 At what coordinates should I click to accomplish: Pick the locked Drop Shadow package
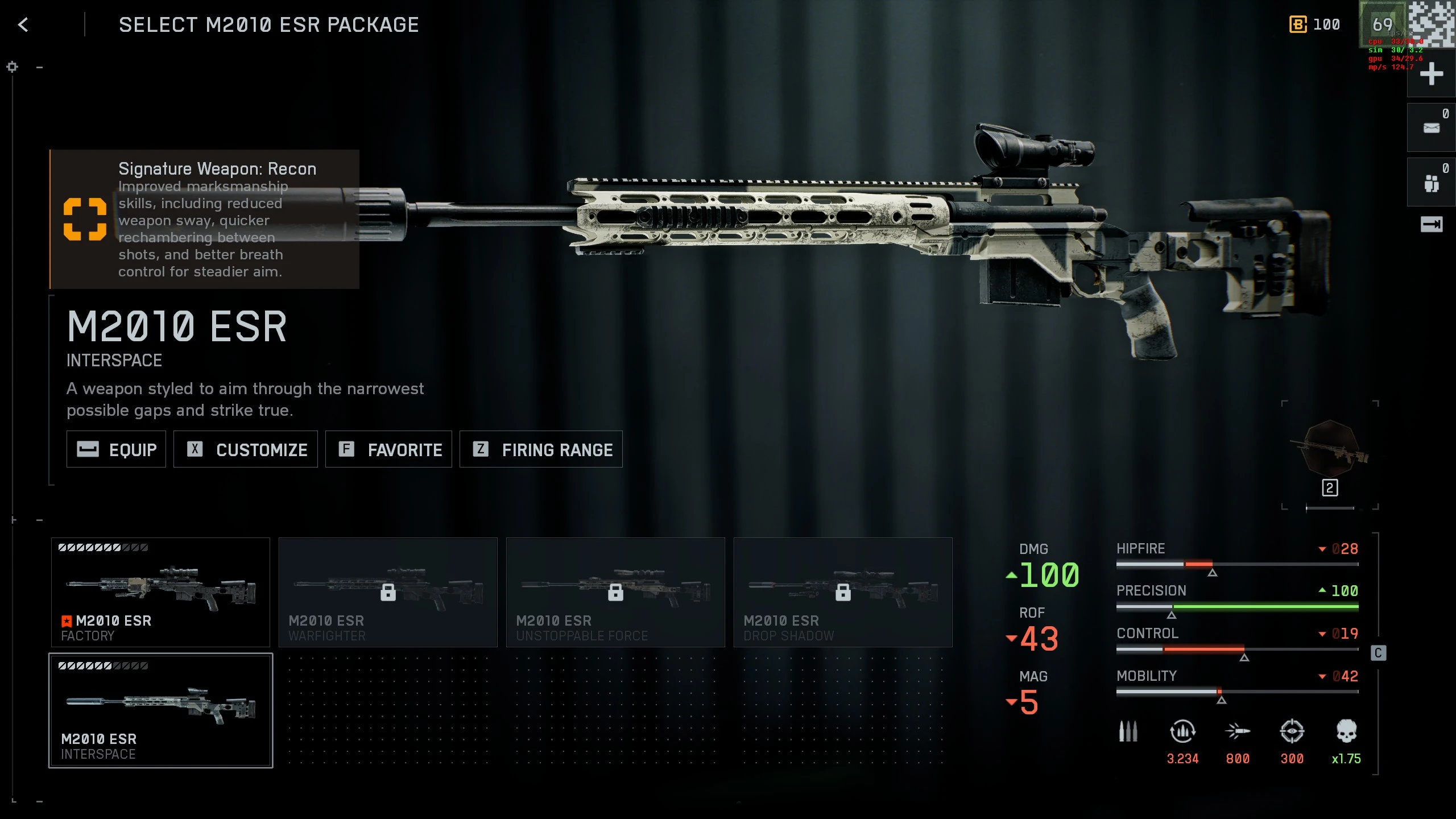[843, 592]
